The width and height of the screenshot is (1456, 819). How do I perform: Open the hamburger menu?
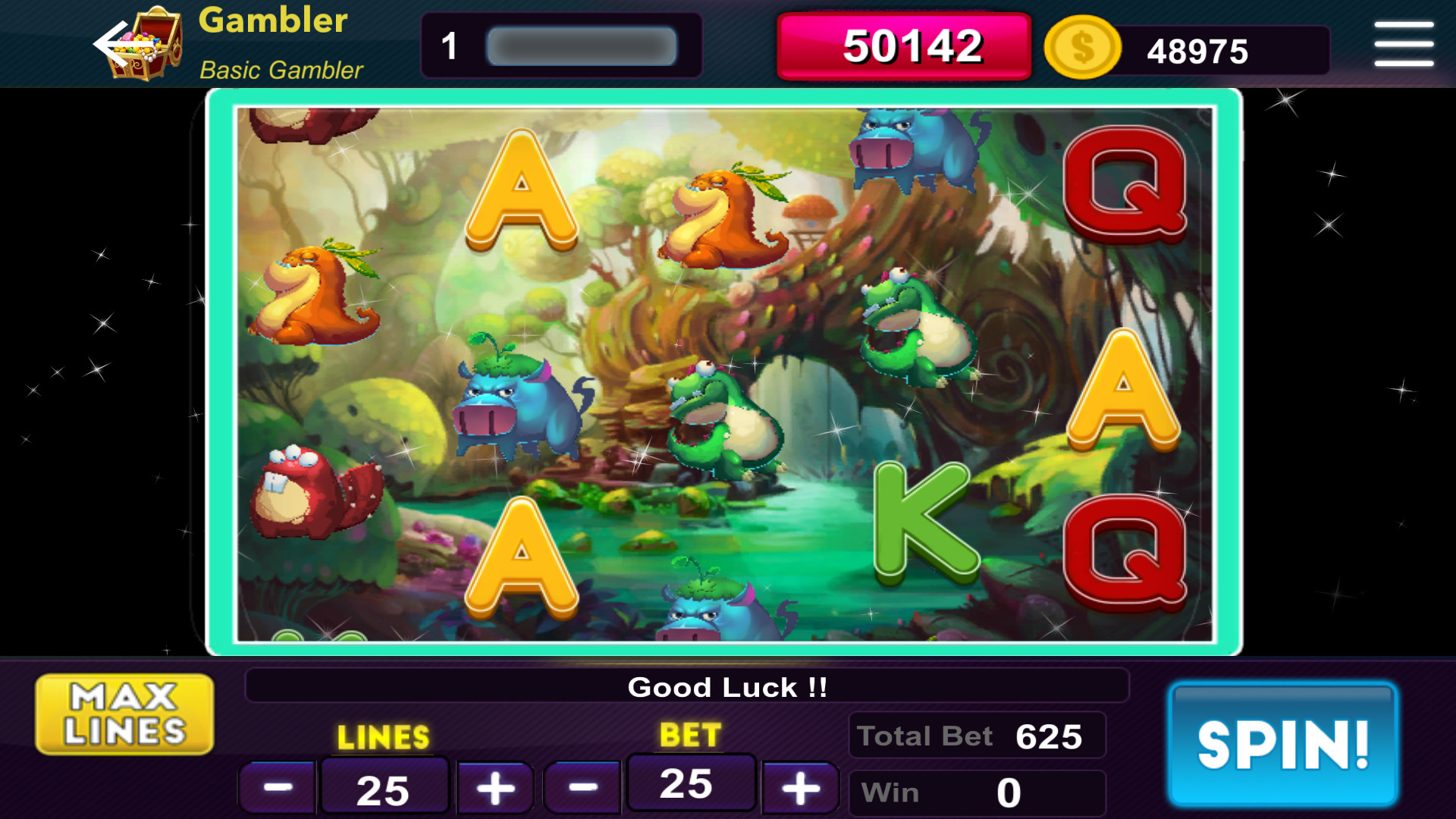(x=1402, y=43)
